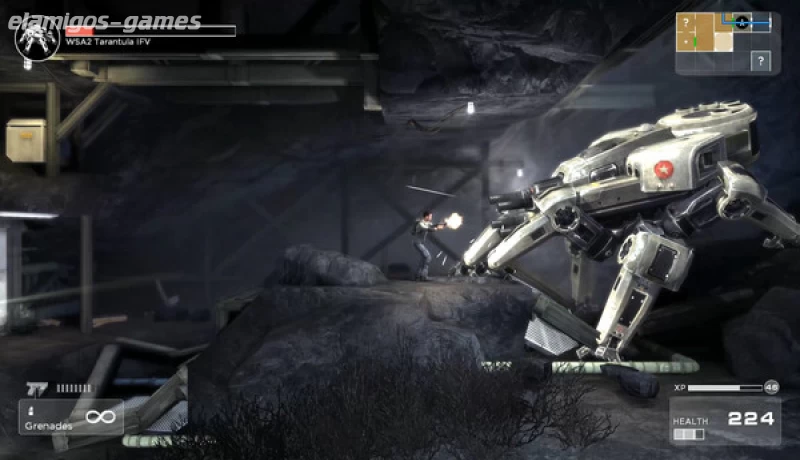This screenshot has height=460, width=800.
Task: Click the XP level 48 badge
Action: 771,387
